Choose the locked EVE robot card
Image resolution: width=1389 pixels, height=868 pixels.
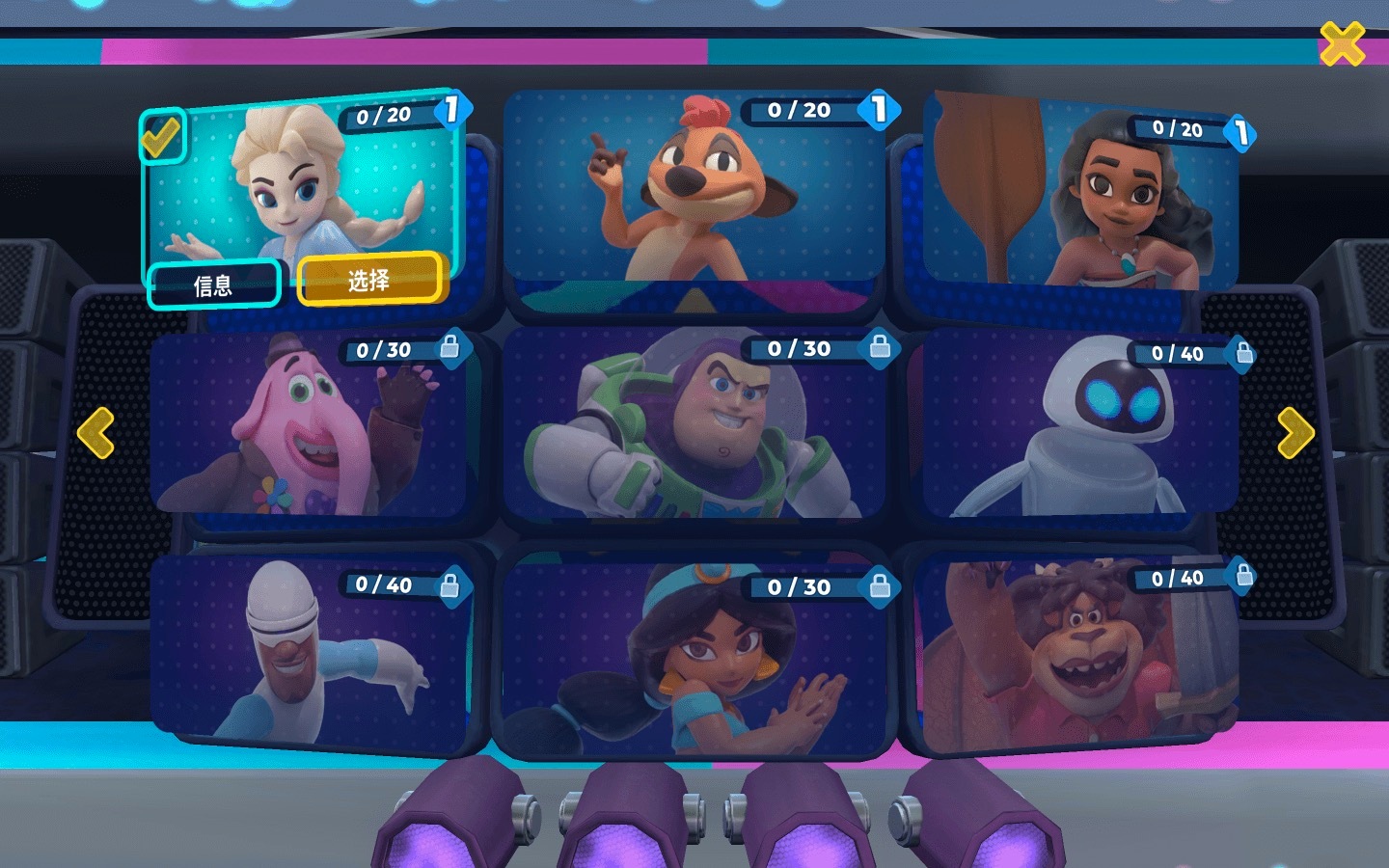[1080, 424]
